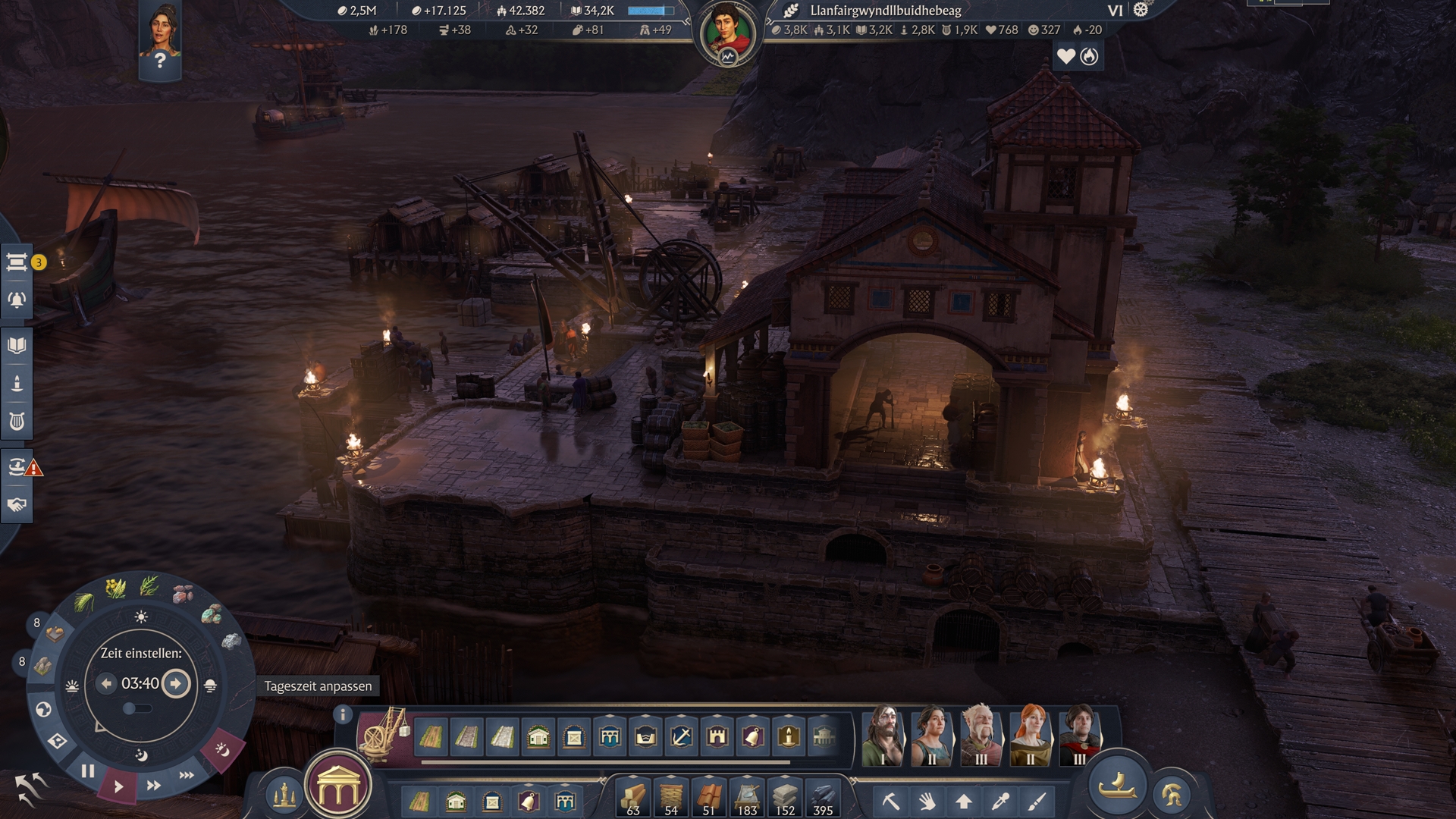
Task: Select the tier I bearded resident portrait
Action: point(883,735)
